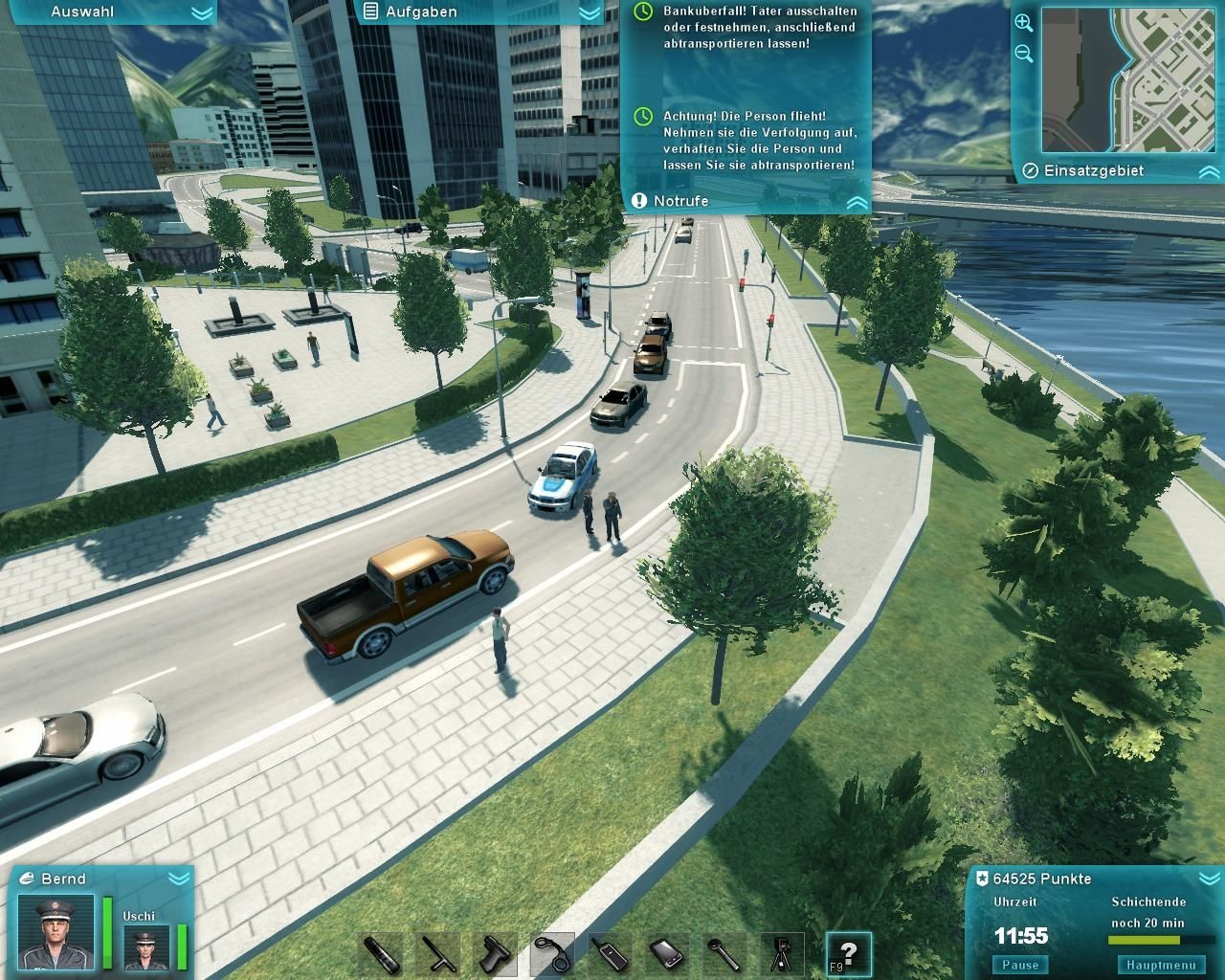Collapse the Notrufe emergency calls panel

[x=857, y=202]
